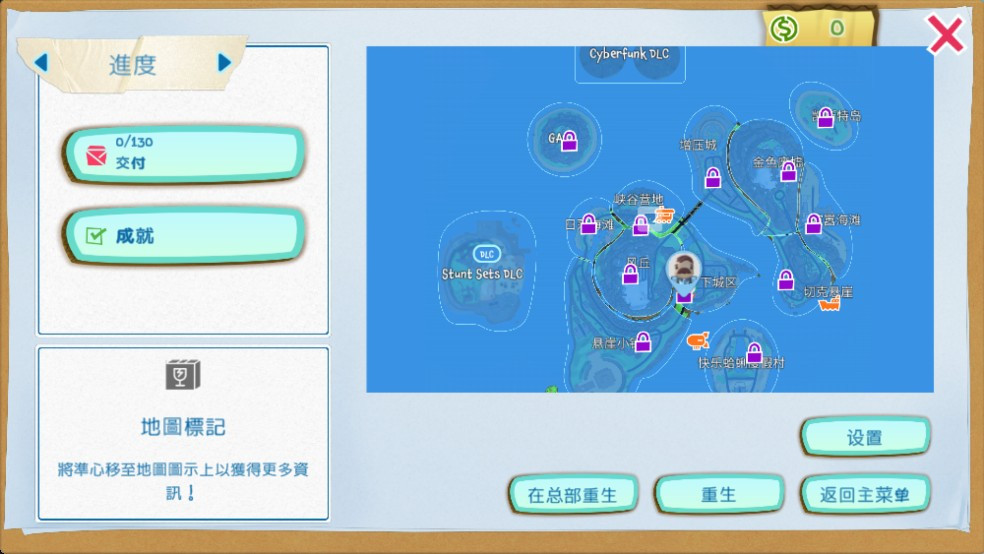Open the 设置 settings button
Viewport: 984px width, 554px height.
(x=865, y=437)
